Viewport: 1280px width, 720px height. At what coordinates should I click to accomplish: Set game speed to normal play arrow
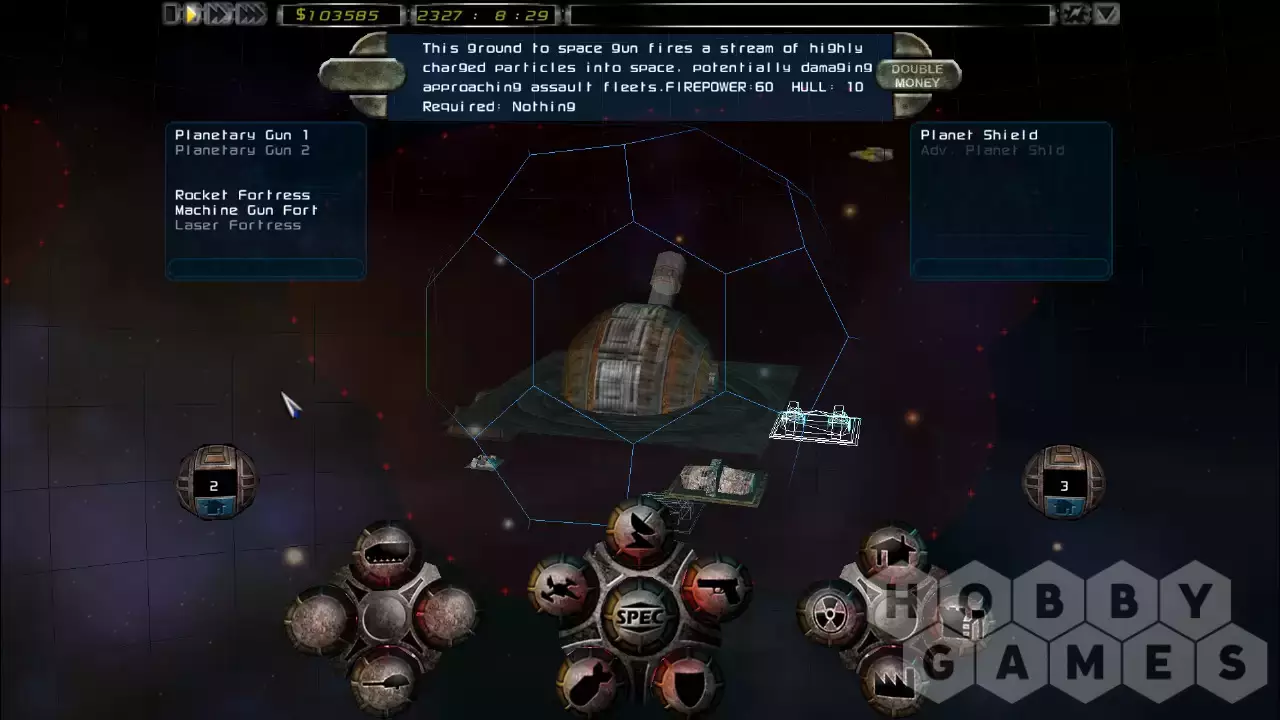(192, 14)
